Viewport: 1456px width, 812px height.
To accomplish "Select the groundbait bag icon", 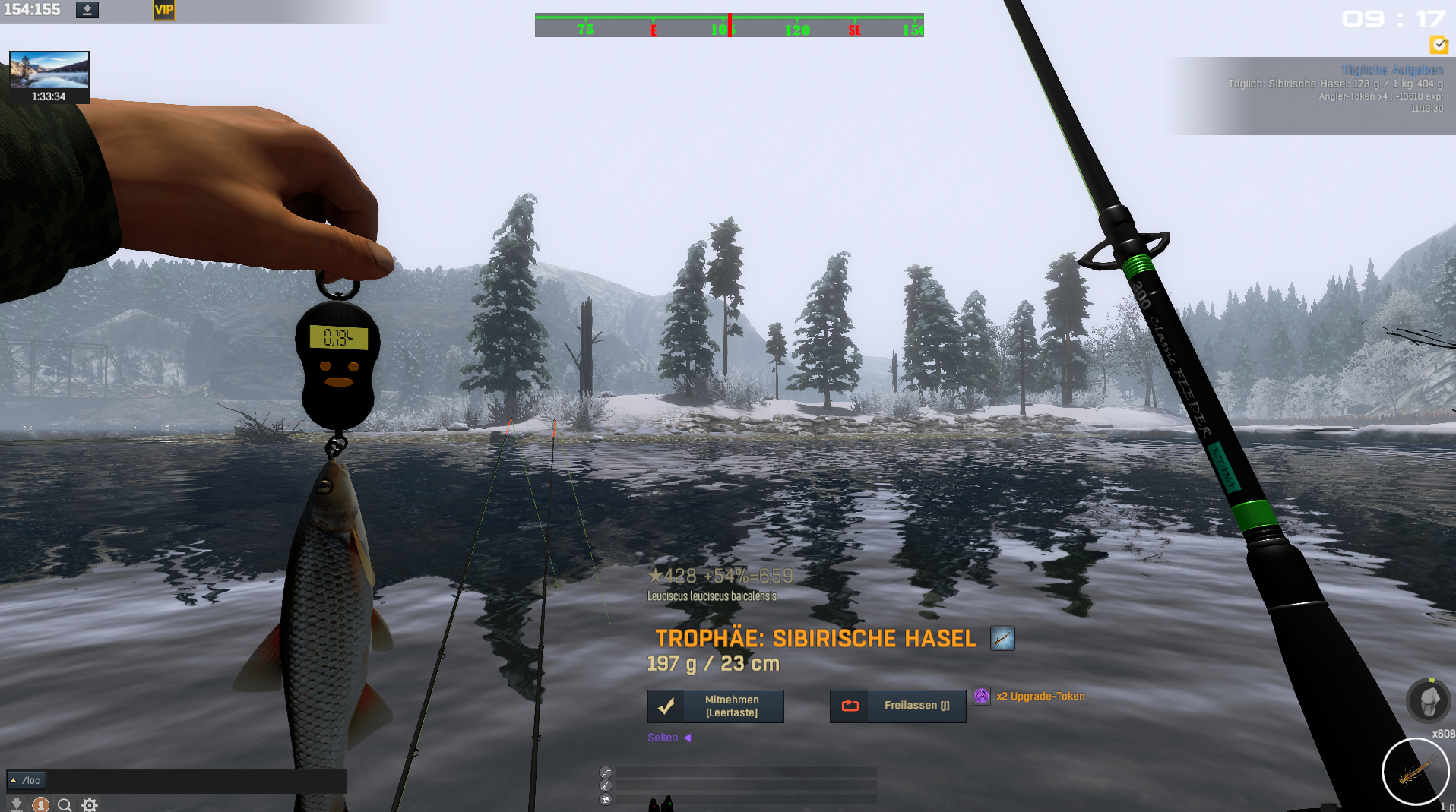I will (x=1429, y=700).
